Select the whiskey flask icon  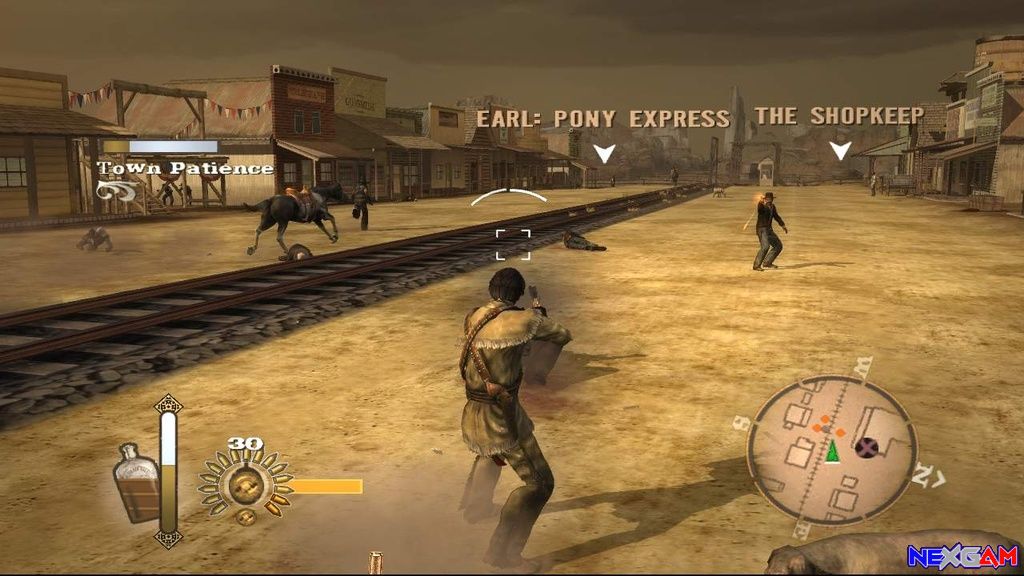[x=138, y=482]
